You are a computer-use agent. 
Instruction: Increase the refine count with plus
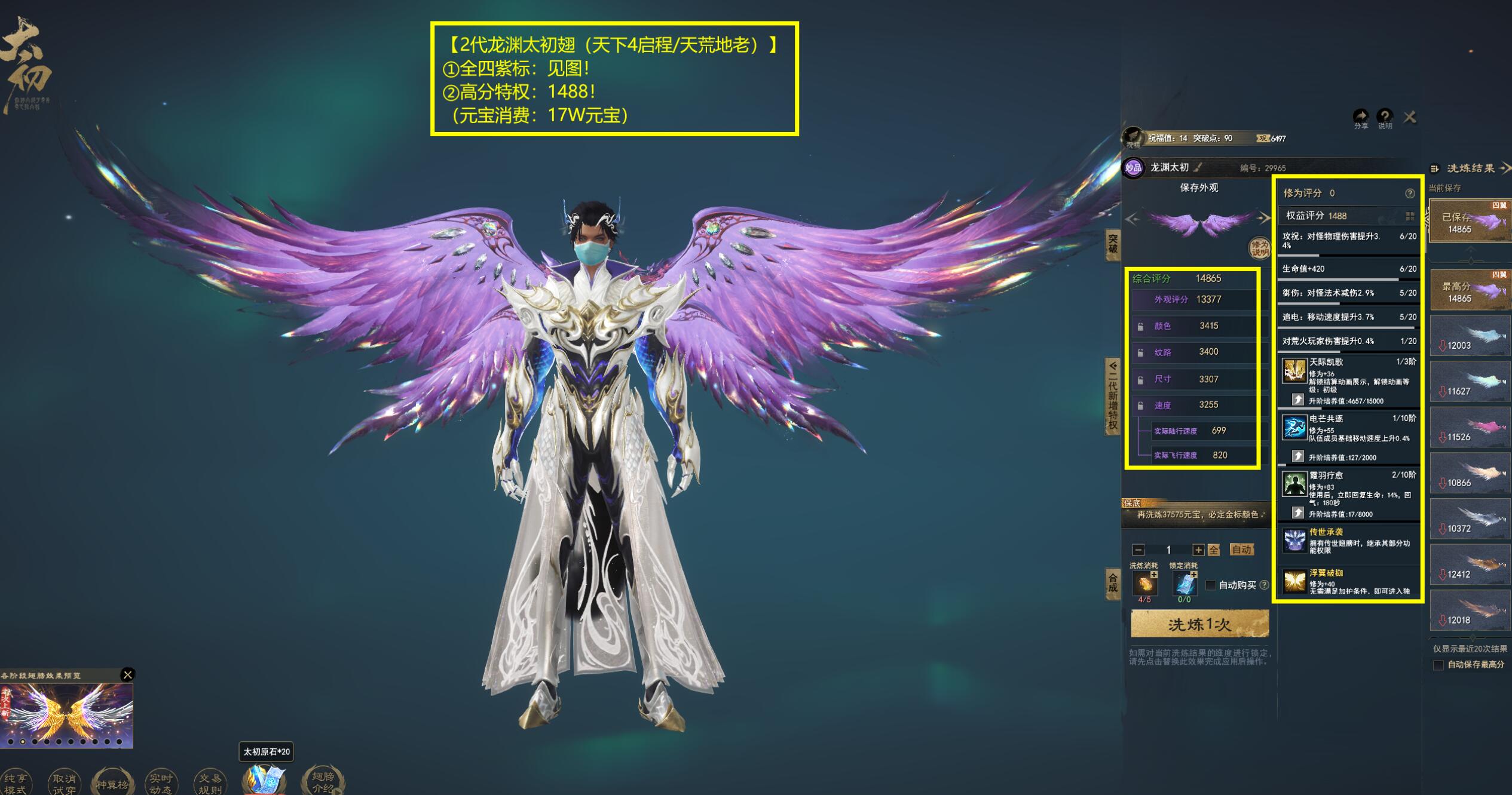1198,550
